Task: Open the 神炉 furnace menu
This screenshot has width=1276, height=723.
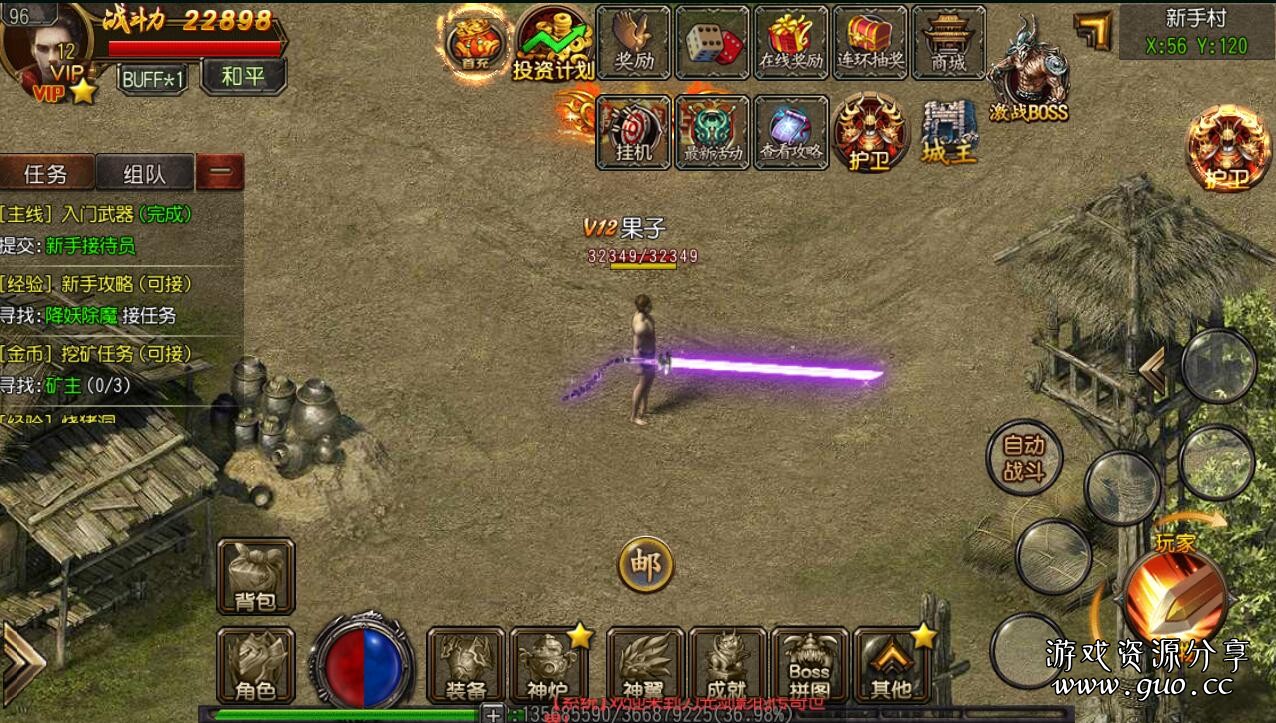Action: [548, 665]
